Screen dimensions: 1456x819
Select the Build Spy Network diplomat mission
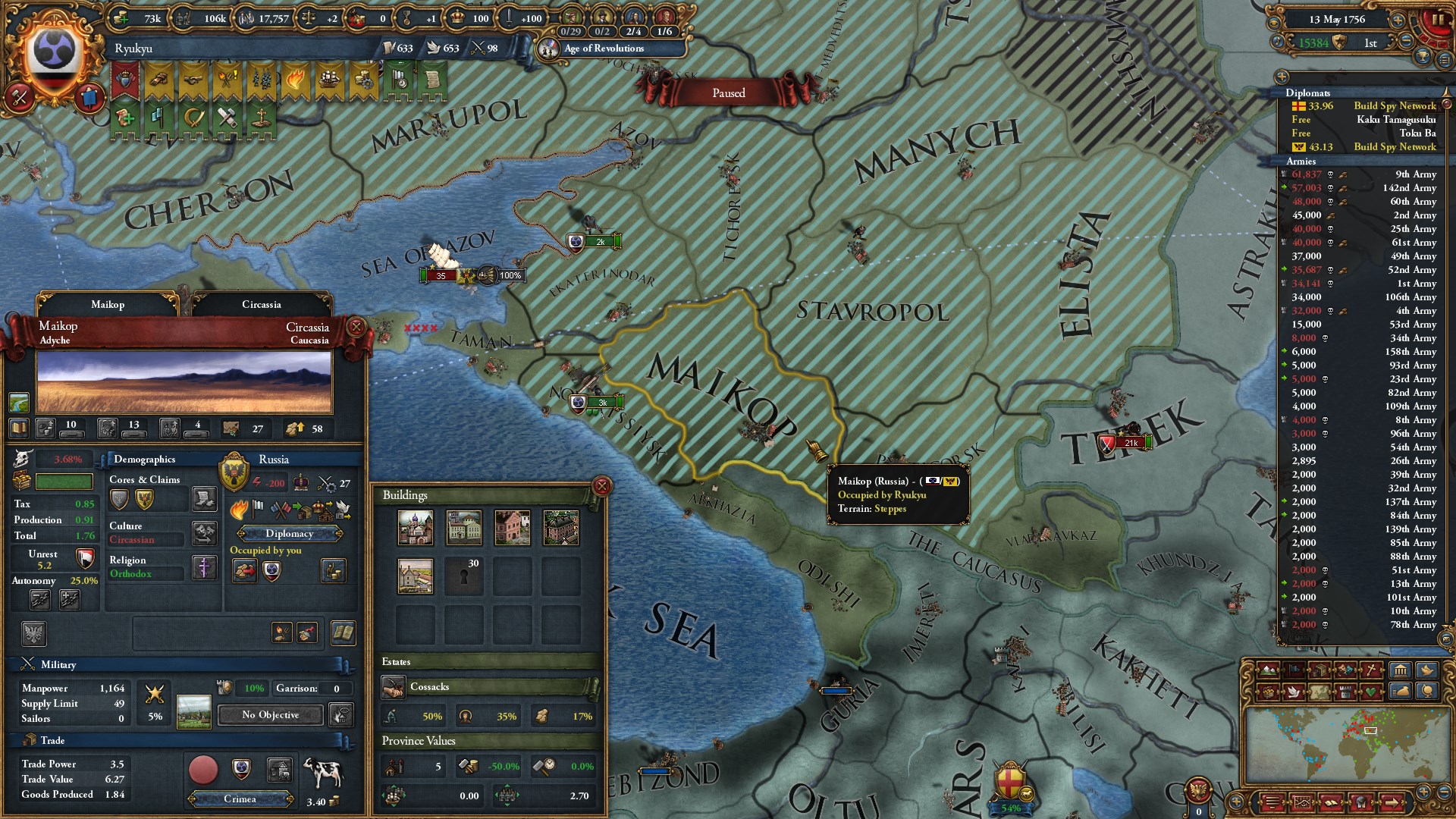click(x=1396, y=105)
